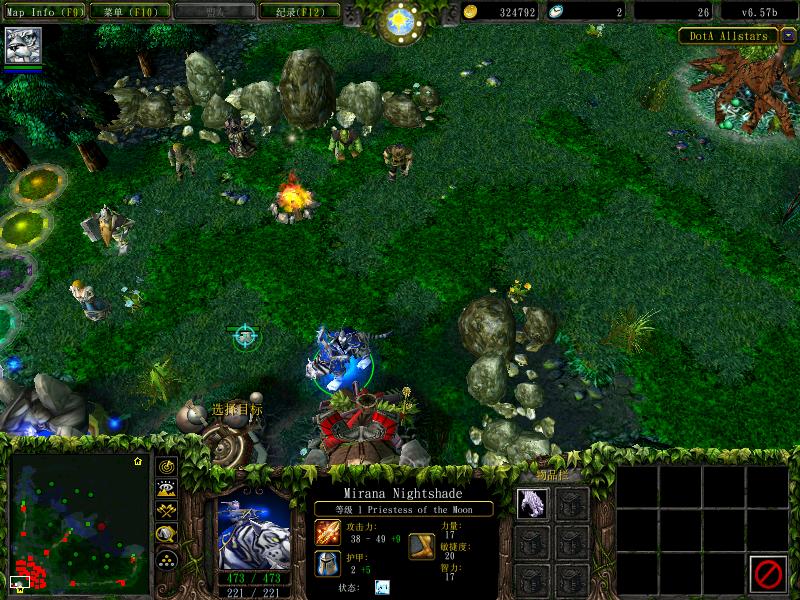Screen dimensions: 800x600
Task: Activate the minimap signal ping button
Action: pos(166,465)
